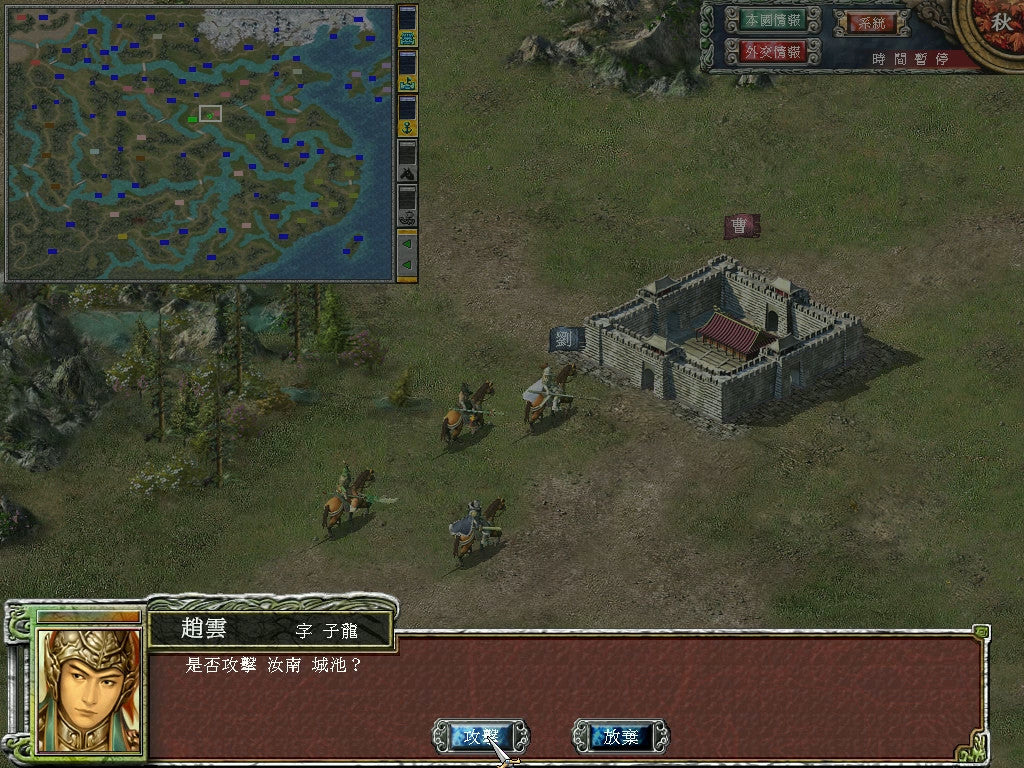Toggle the anchor minimap filter
This screenshot has height=768, width=1024.
click(x=407, y=127)
